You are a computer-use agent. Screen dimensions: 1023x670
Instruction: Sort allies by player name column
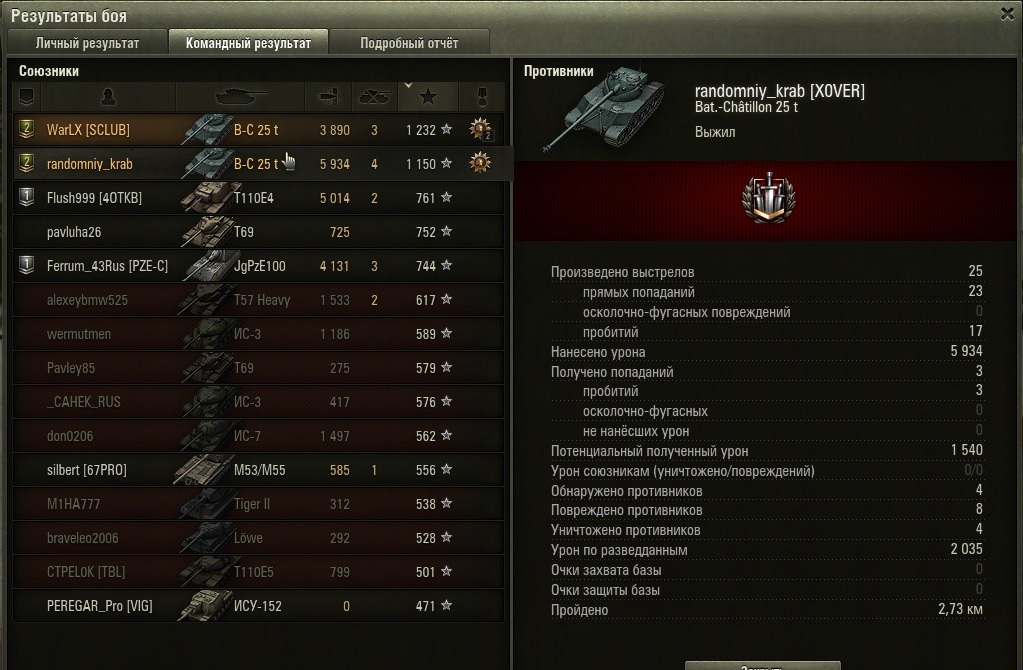109,97
